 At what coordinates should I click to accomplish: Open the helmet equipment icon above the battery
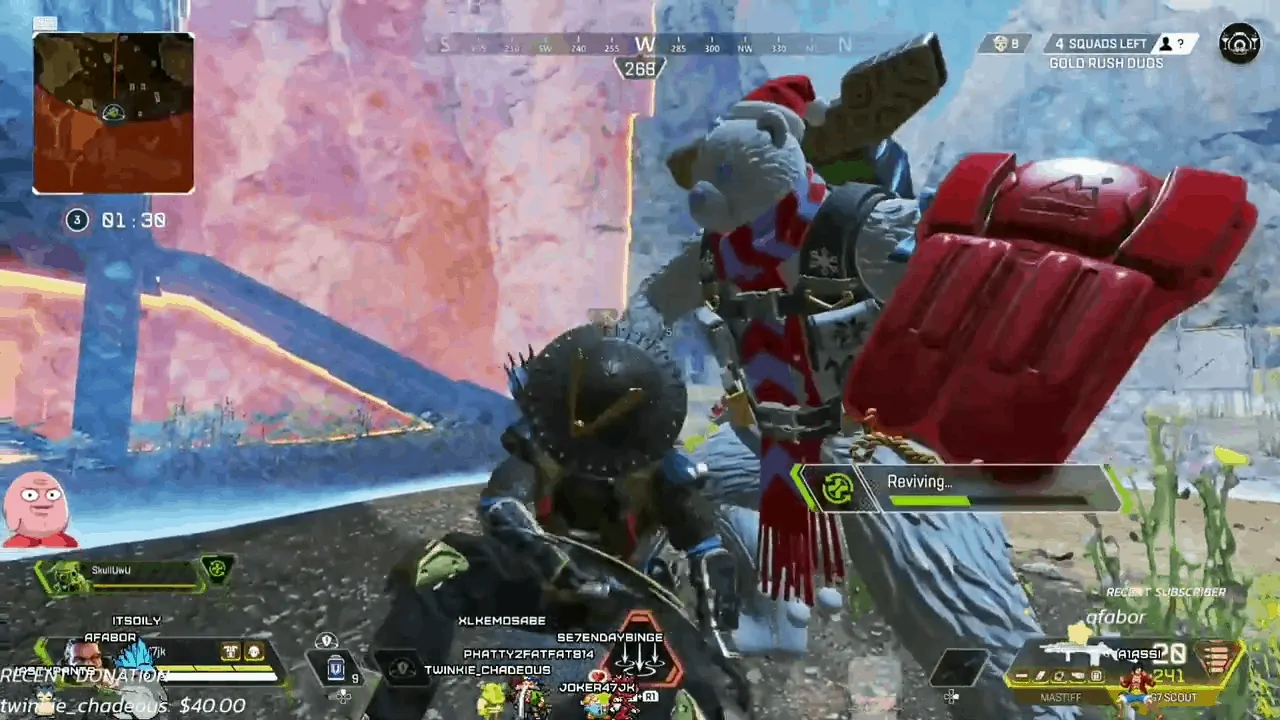coord(326,640)
